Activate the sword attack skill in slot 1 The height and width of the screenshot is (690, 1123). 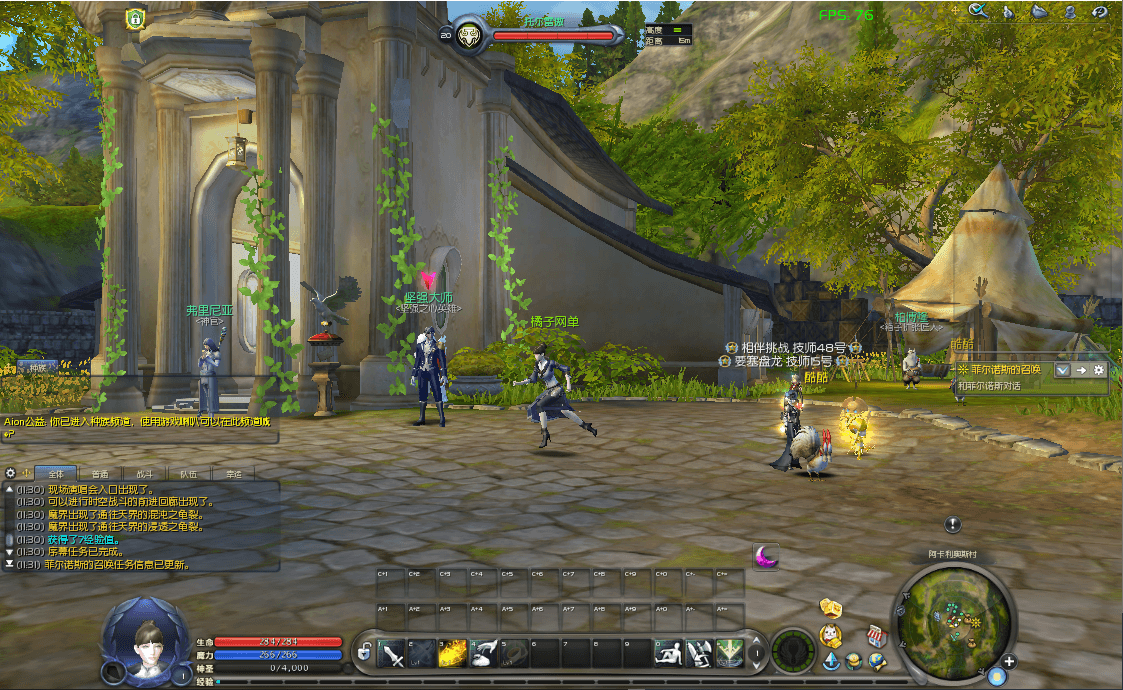[x=393, y=654]
